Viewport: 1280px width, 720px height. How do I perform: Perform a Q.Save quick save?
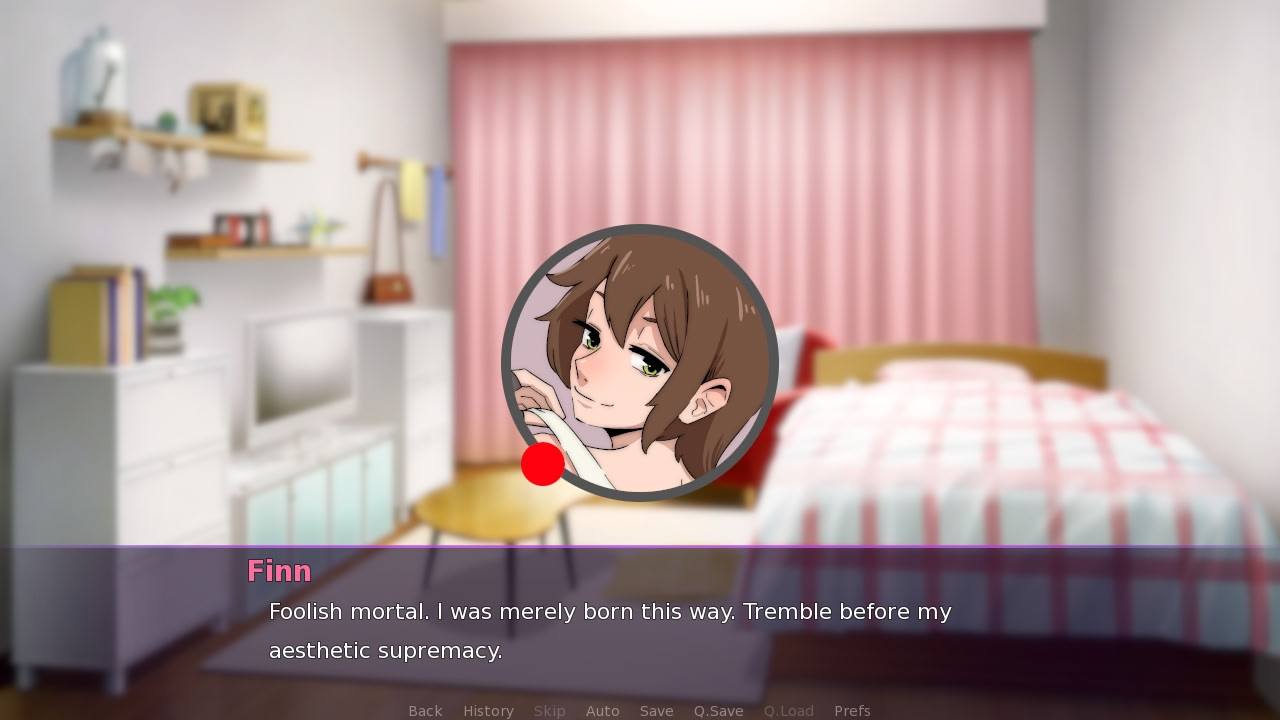click(718, 710)
